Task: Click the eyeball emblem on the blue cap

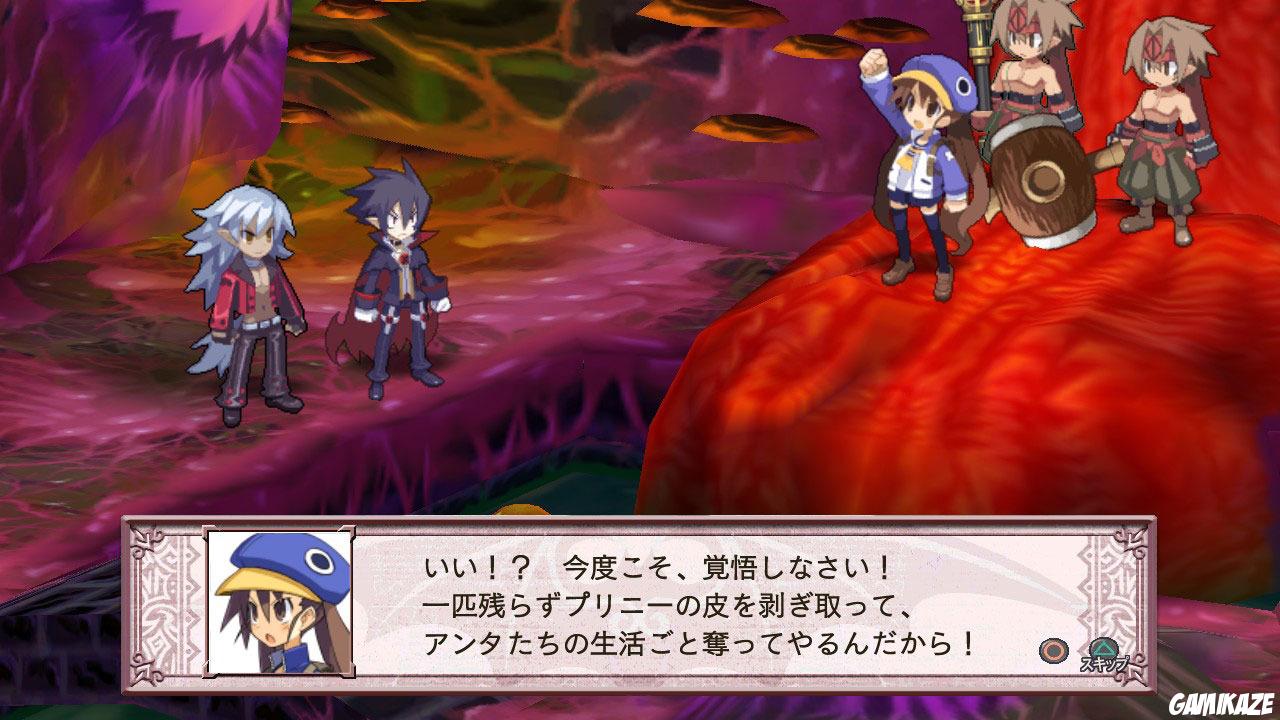Action: 317,561
